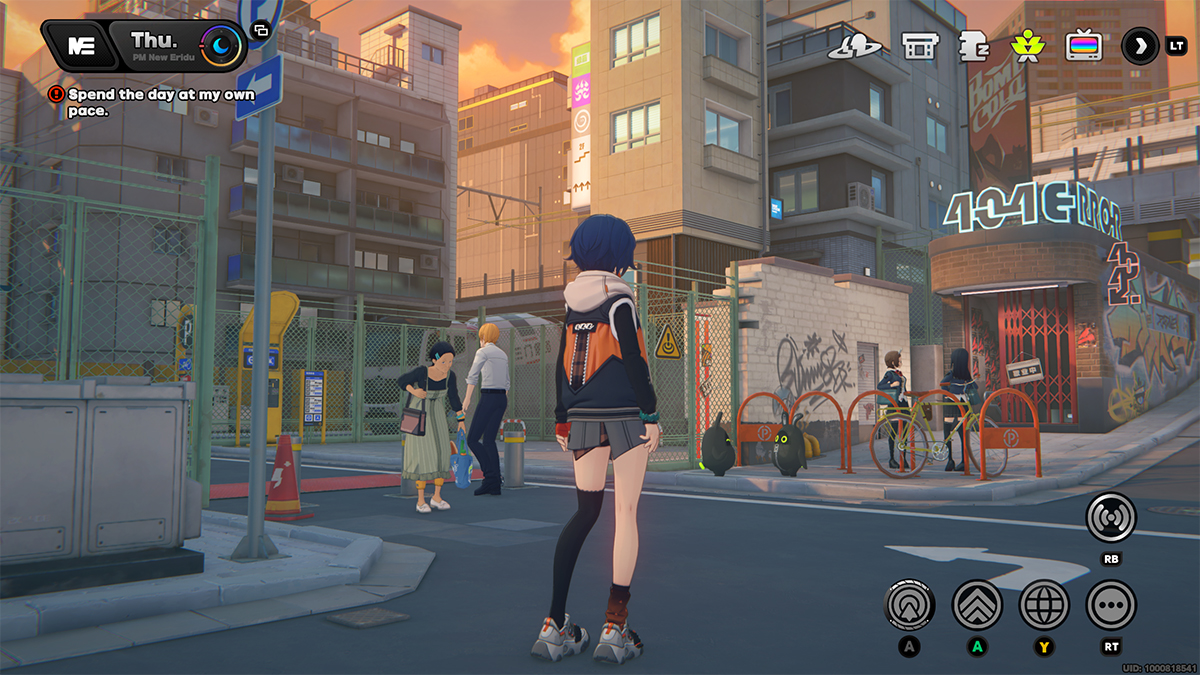
Task: Click the overlapping windows icon beside the clock
Action: pos(260,30)
